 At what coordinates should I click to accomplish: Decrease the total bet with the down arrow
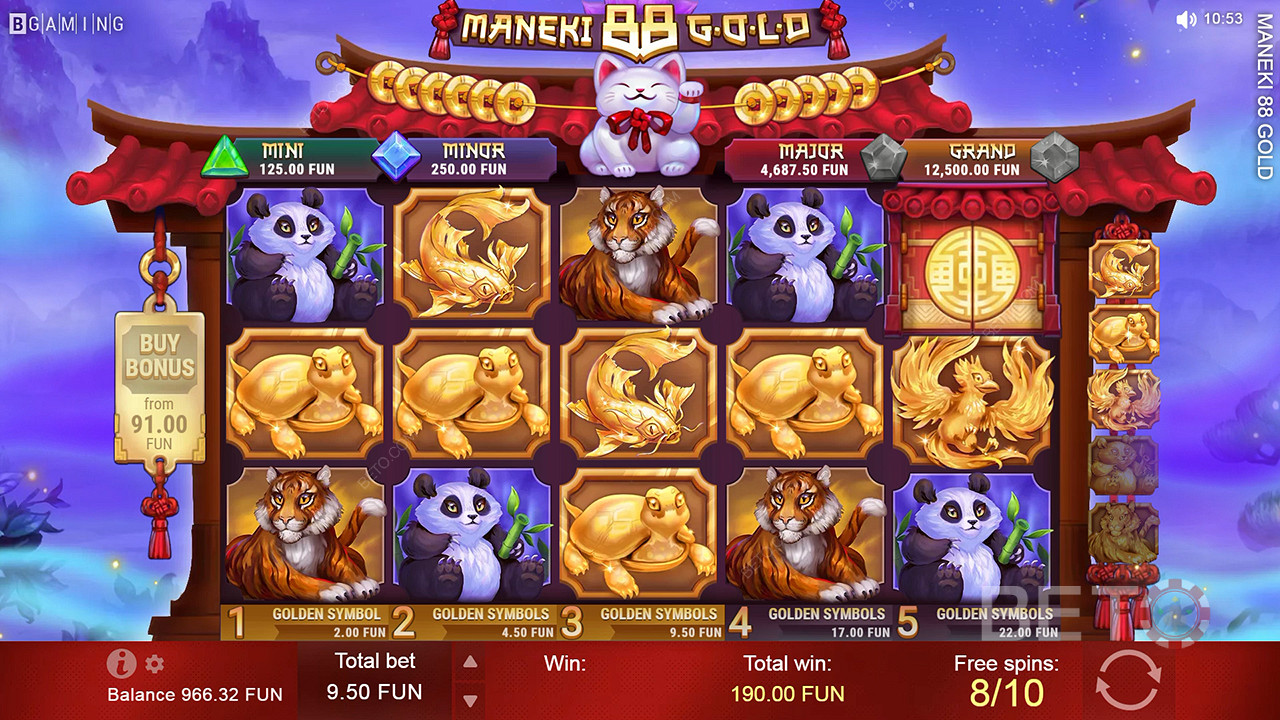pyautogui.click(x=470, y=700)
